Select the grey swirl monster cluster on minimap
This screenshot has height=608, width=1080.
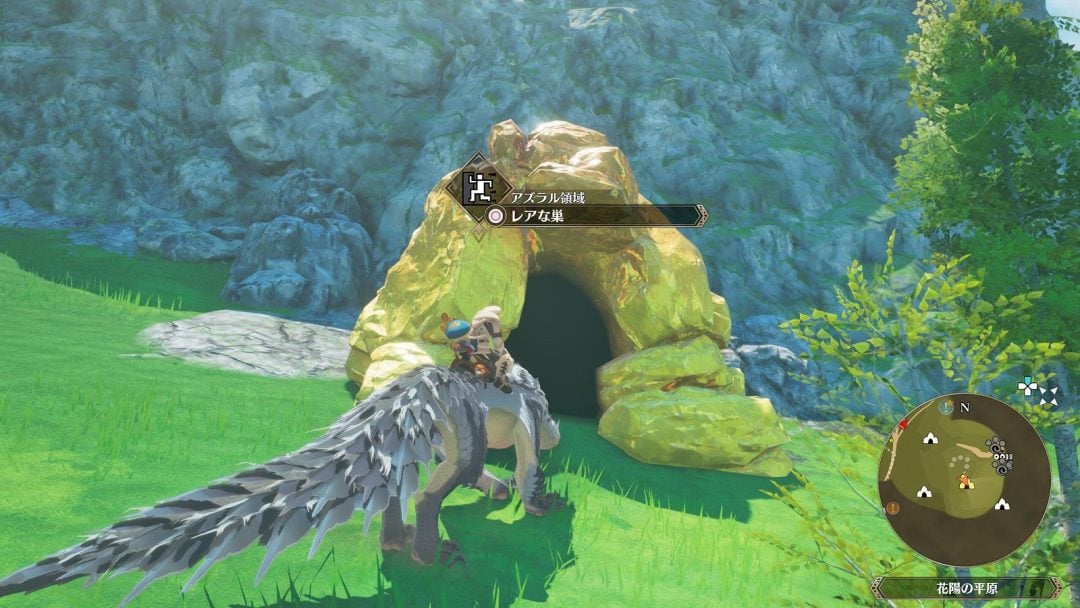pyautogui.click(x=998, y=454)
